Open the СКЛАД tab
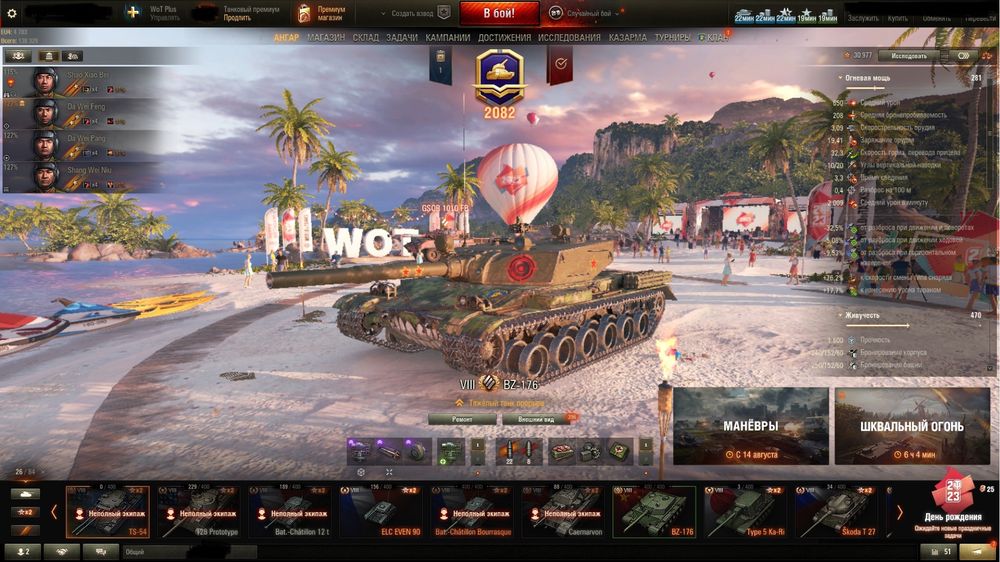Viewport: 1000px width, 562px height. [366, 38]
